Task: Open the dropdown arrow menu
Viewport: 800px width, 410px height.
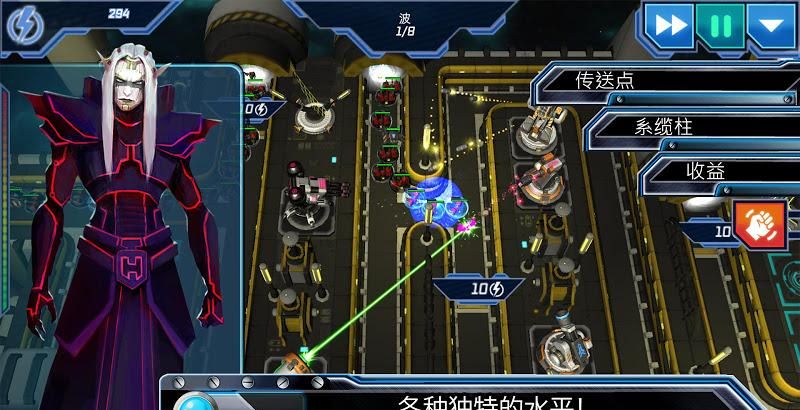Action: coord(771,25)
